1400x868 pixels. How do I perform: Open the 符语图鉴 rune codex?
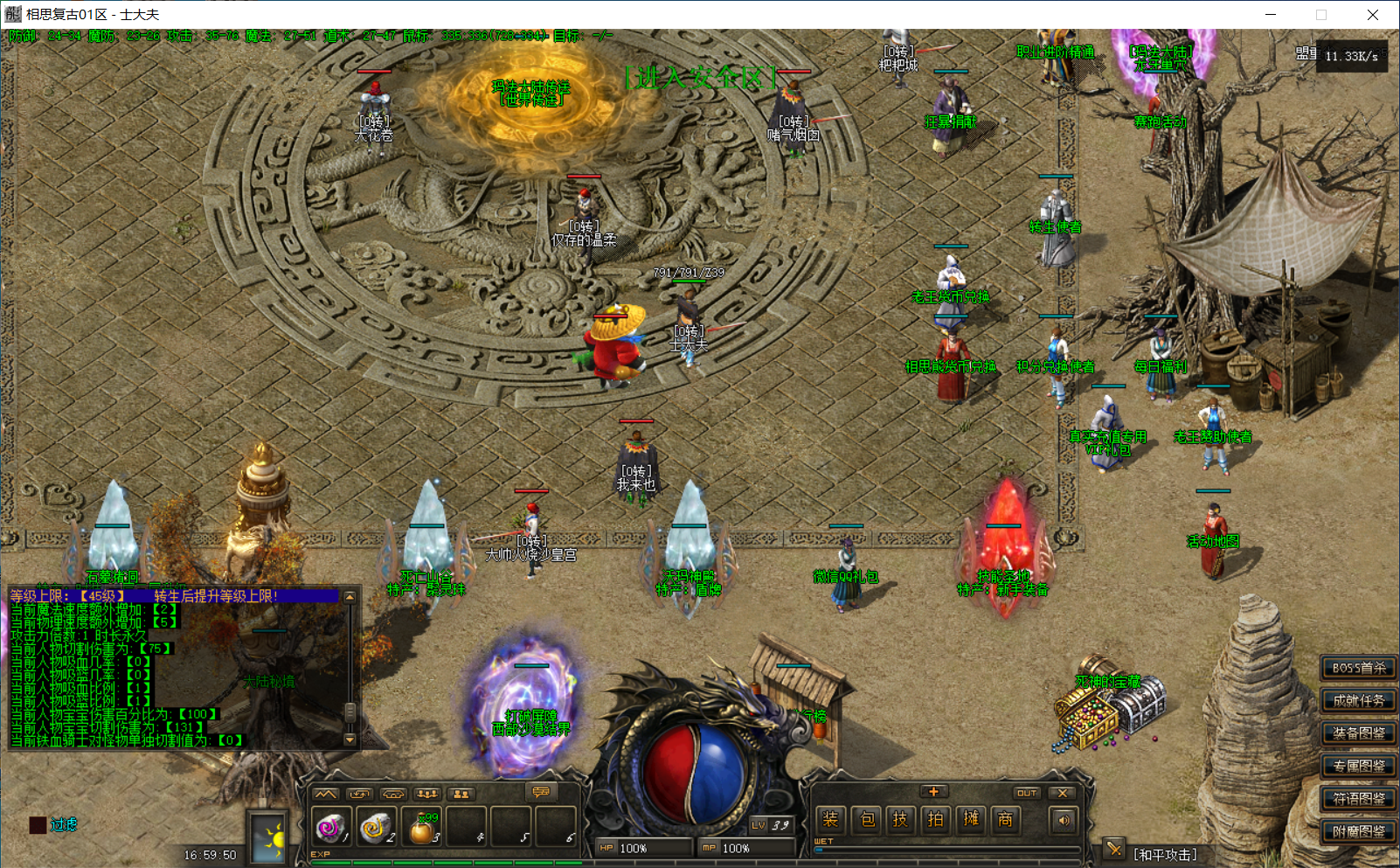[x=1358, y=799]
